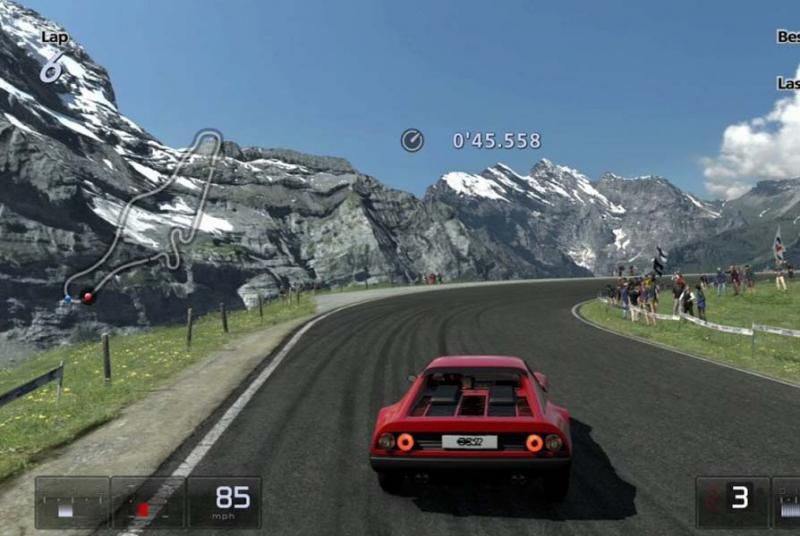Click the stopwatch icon beside the lap timer
The height and width of the screenshot is (536, 800).
pyautogui.click(x=412, y=140)
